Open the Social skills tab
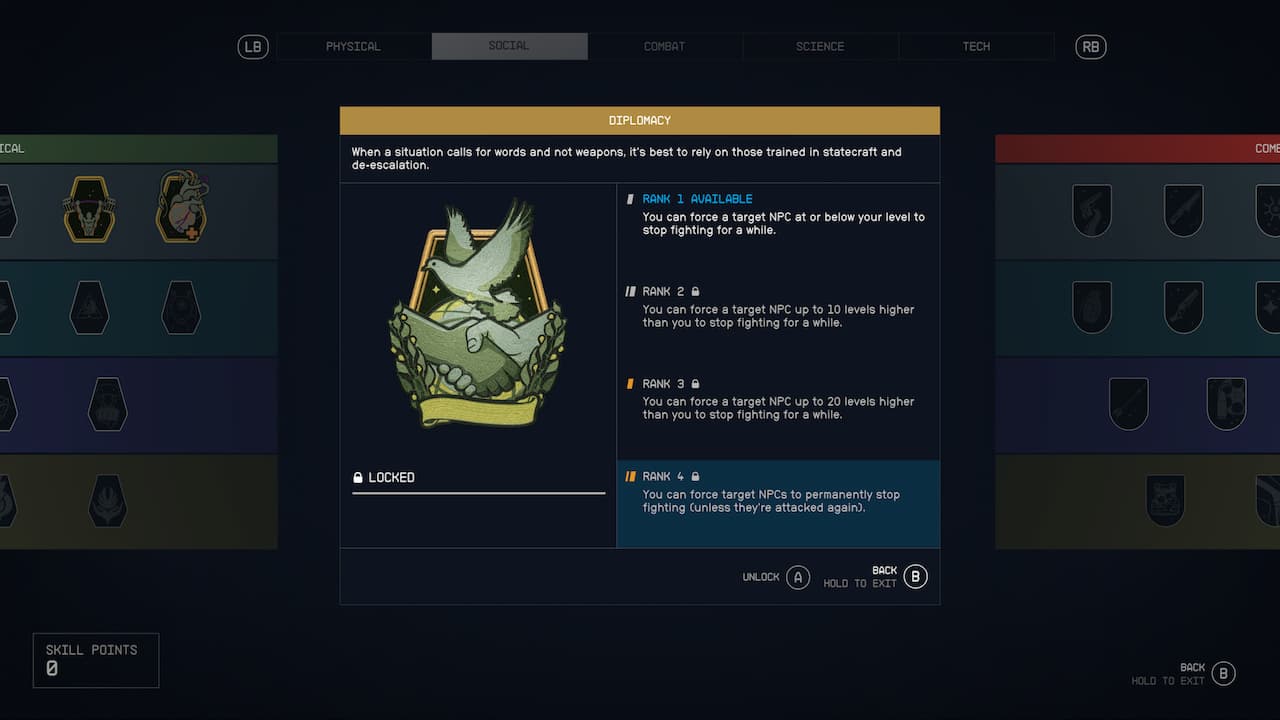Image resolution: width=1280 pixels, height=720 pixels. [509, 46]
